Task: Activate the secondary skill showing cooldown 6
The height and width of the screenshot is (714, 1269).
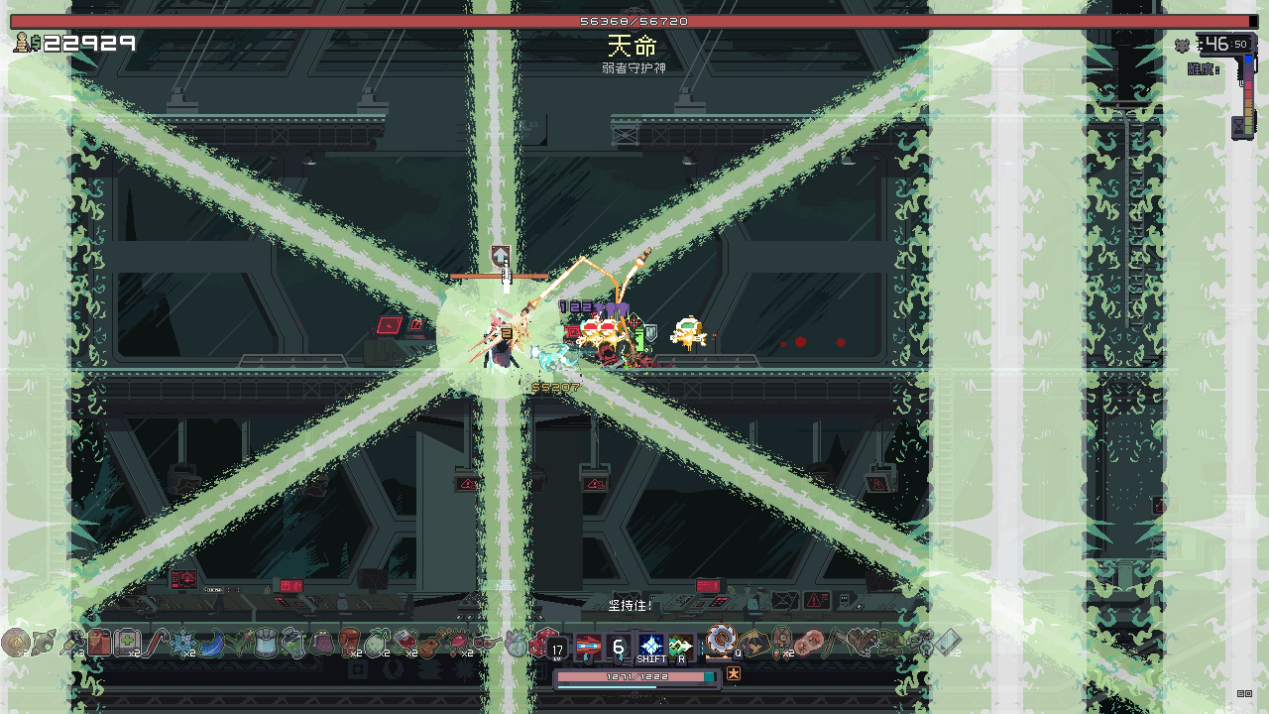Action: pyautogui.click(x=619, y=647)
